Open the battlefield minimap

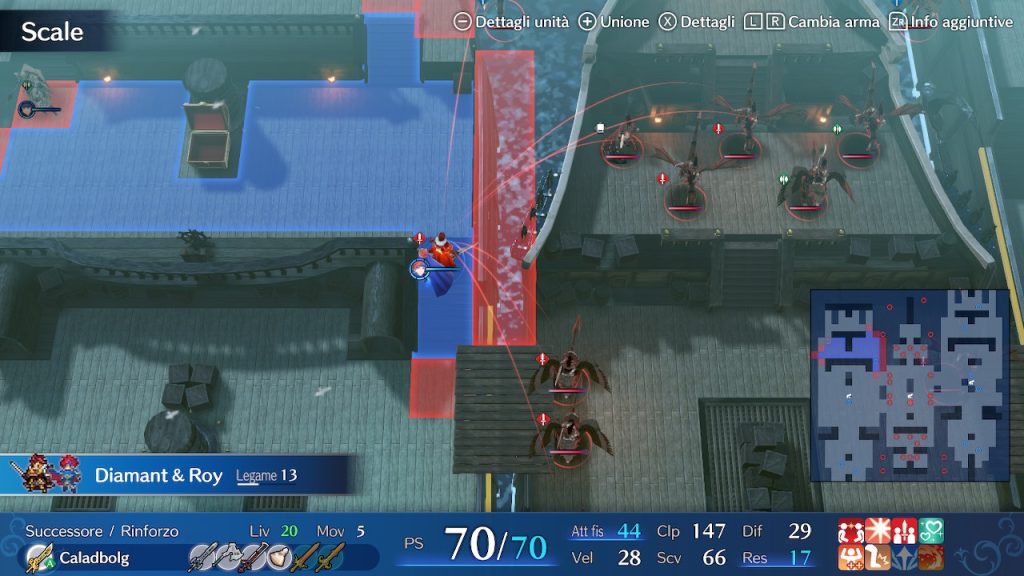(x=909, y=385)
